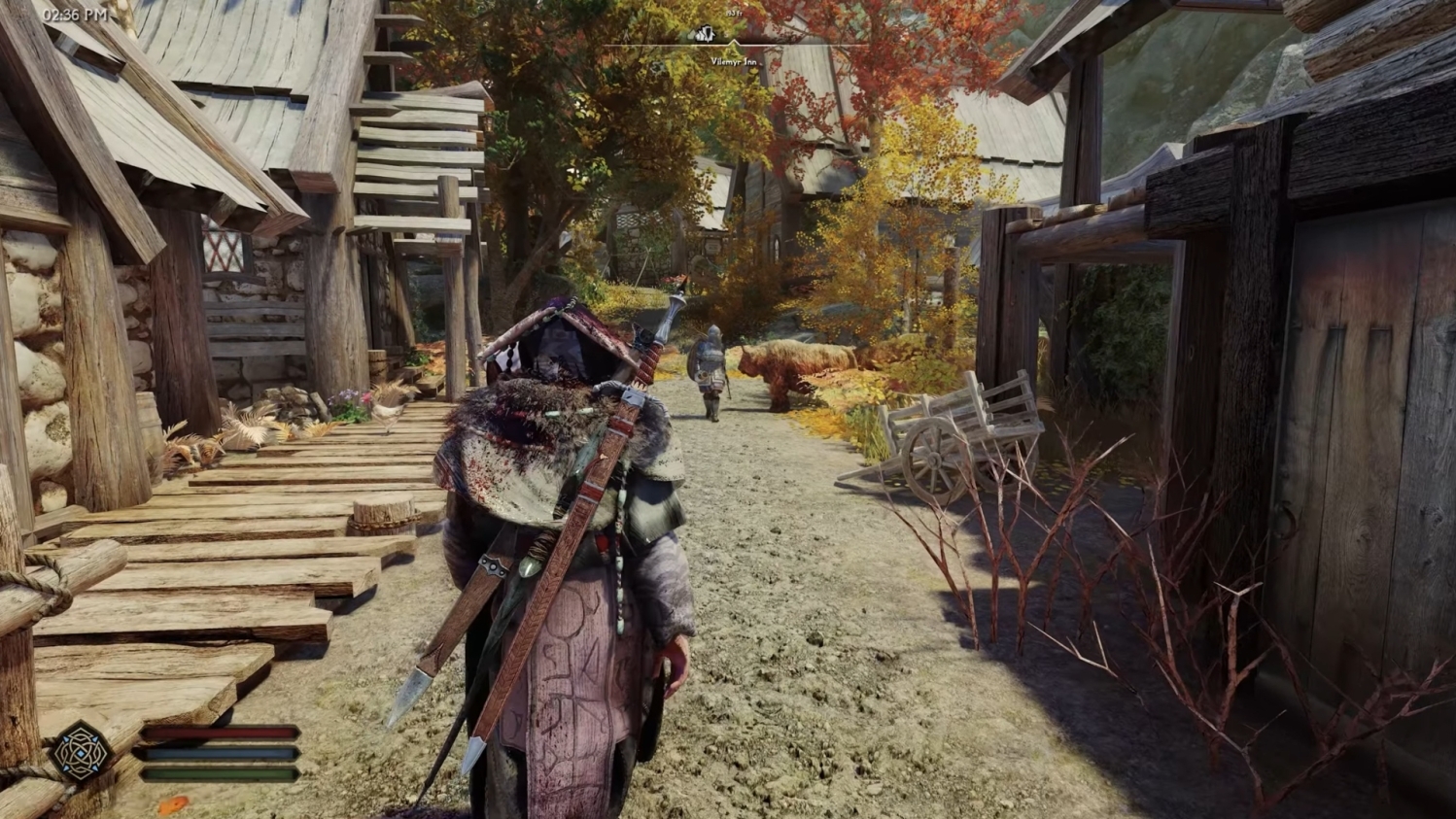Select the Celtic knot emblem beside the bars

point(82,752)
